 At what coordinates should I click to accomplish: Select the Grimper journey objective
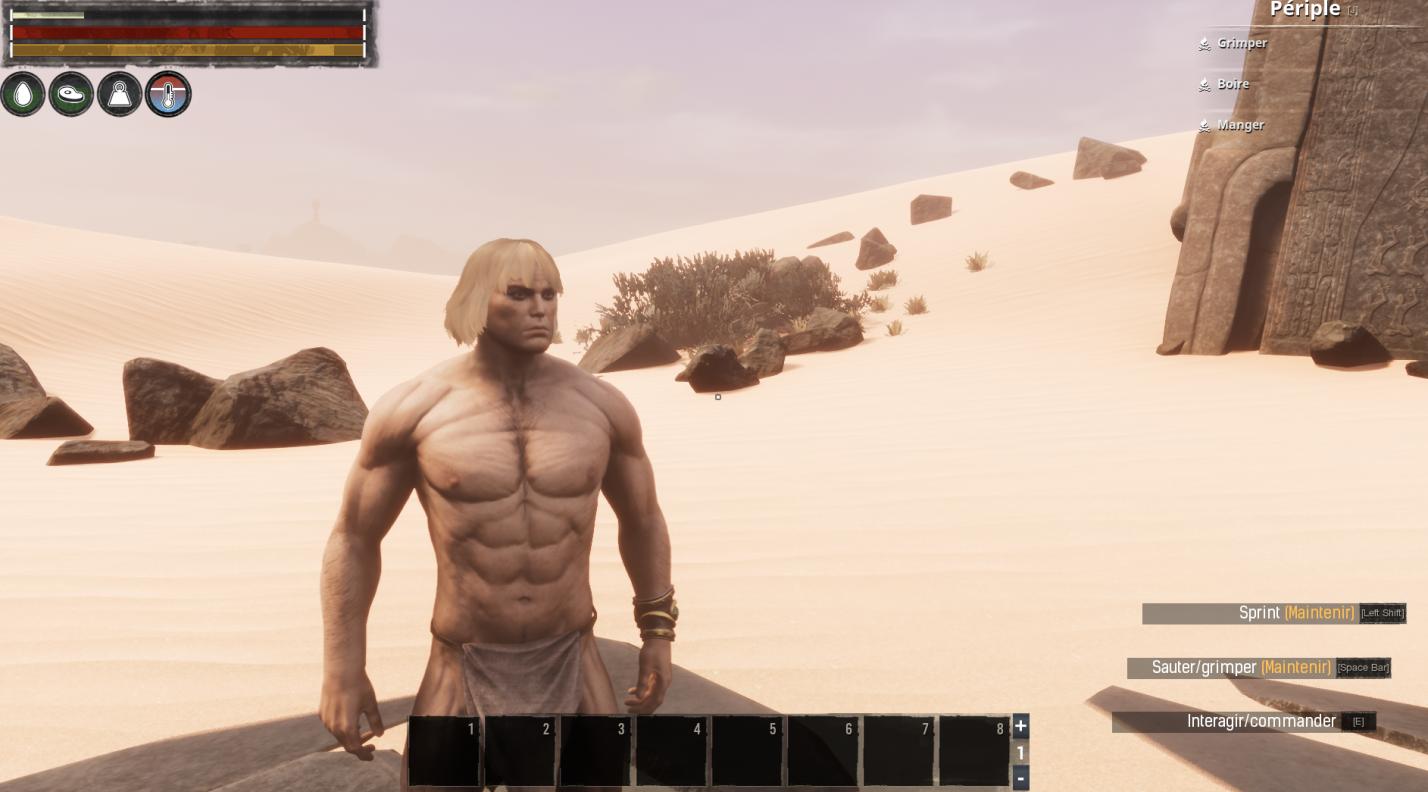pyautogui.click(x=1242, y=43)
